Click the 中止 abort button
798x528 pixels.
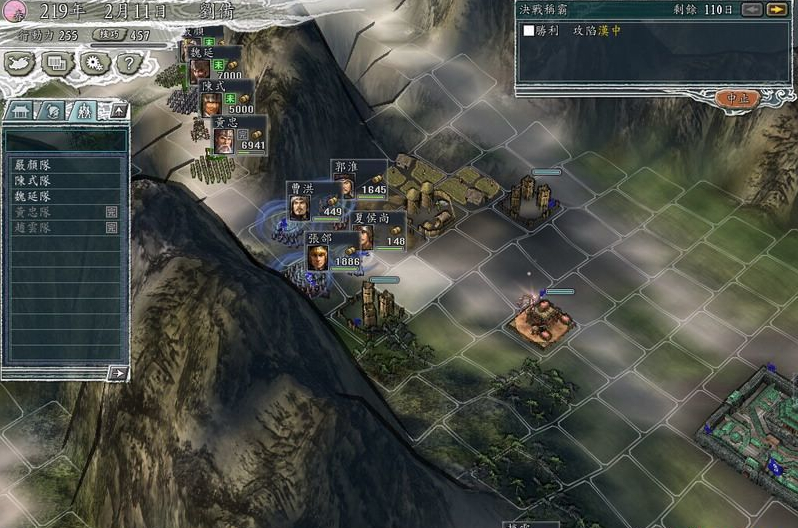(739, 98)
